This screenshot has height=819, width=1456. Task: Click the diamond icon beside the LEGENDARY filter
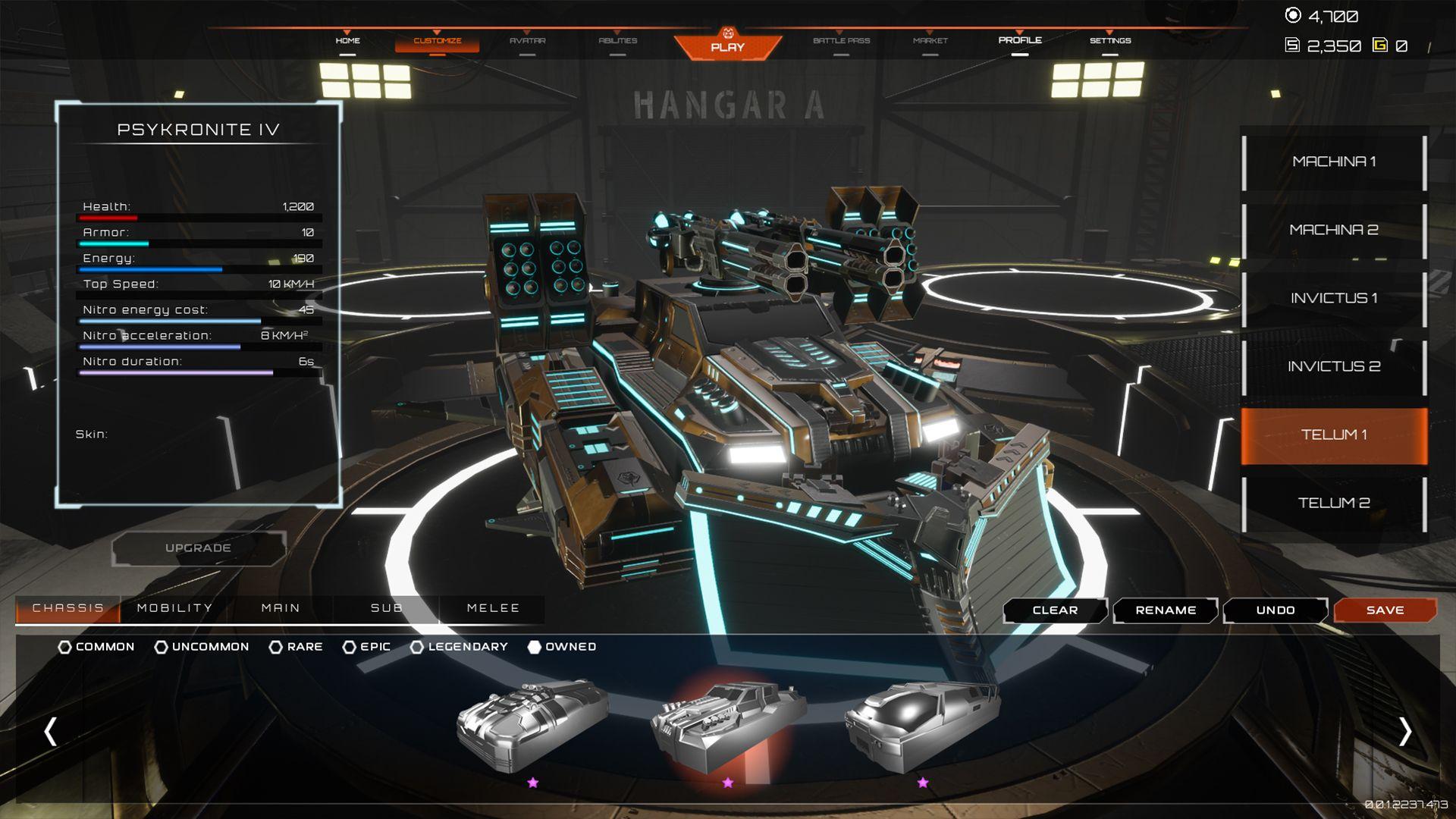pos(417,647)
